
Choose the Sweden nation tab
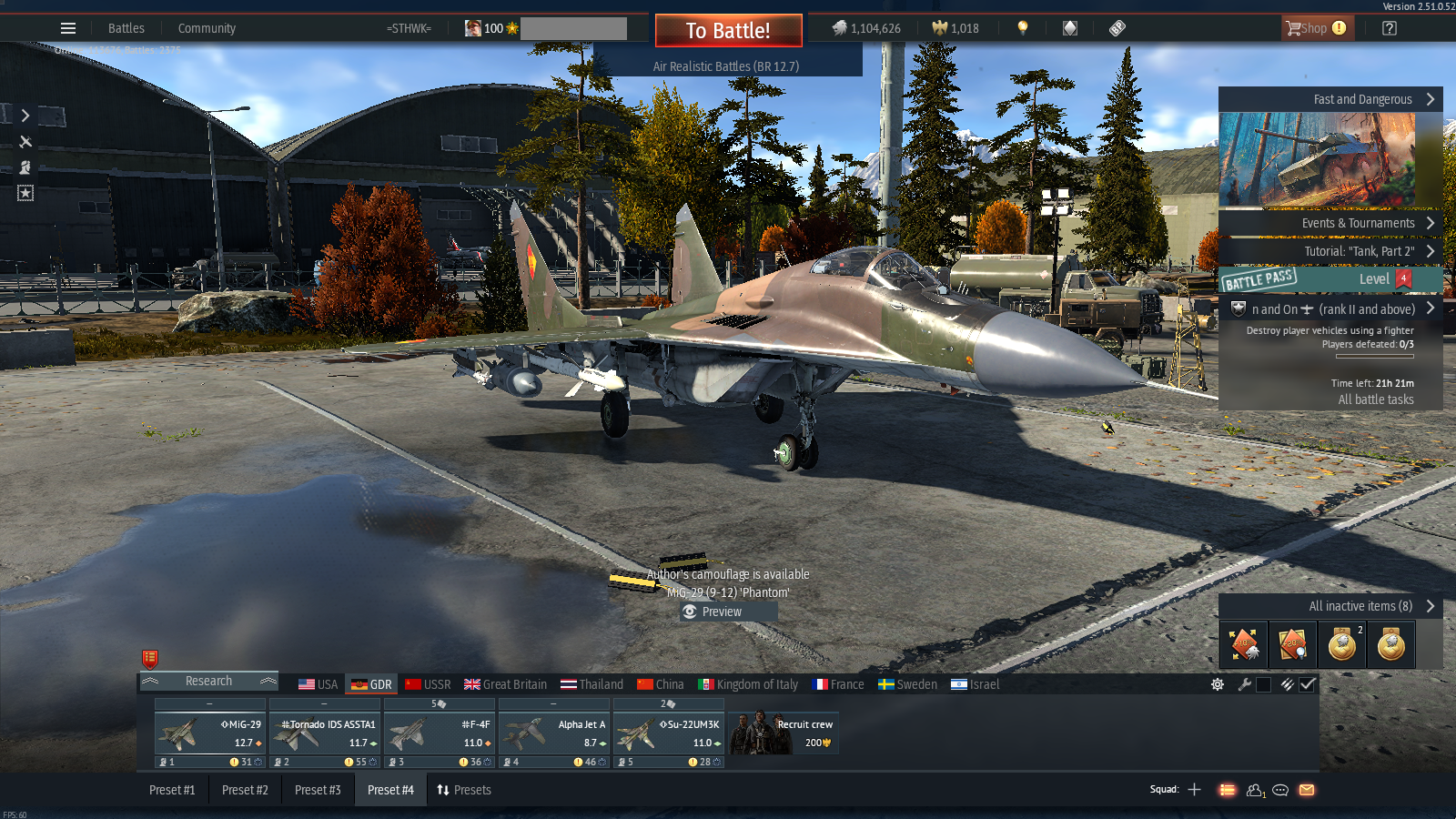pos(907,684)
